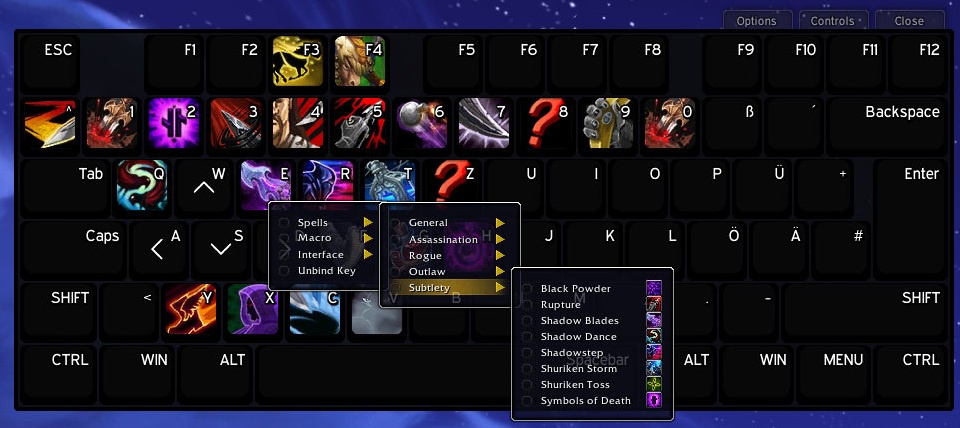
Task: Select the Unbind Key option
Action: point(326,271)
